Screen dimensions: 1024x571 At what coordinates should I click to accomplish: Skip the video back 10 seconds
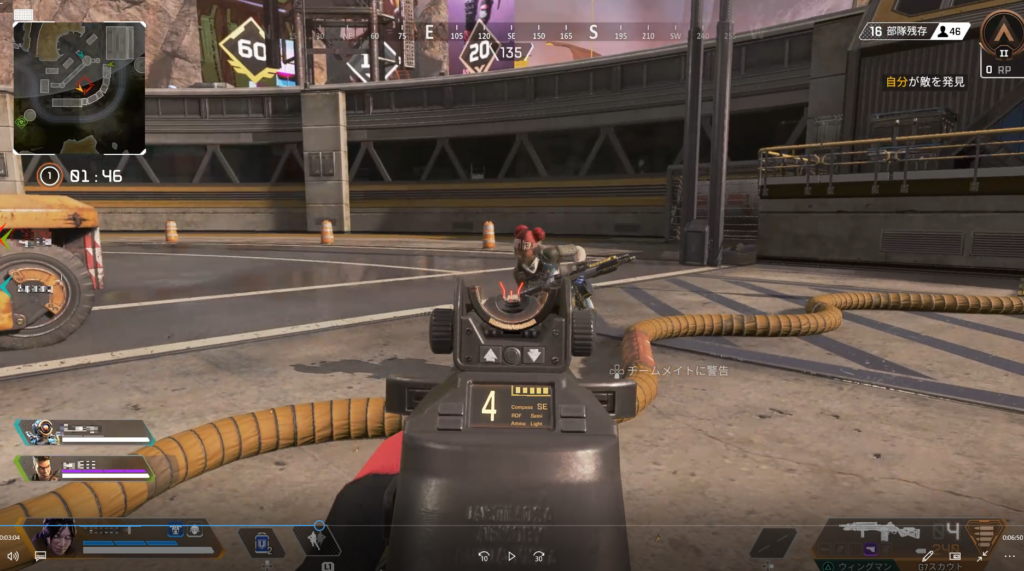484,556
